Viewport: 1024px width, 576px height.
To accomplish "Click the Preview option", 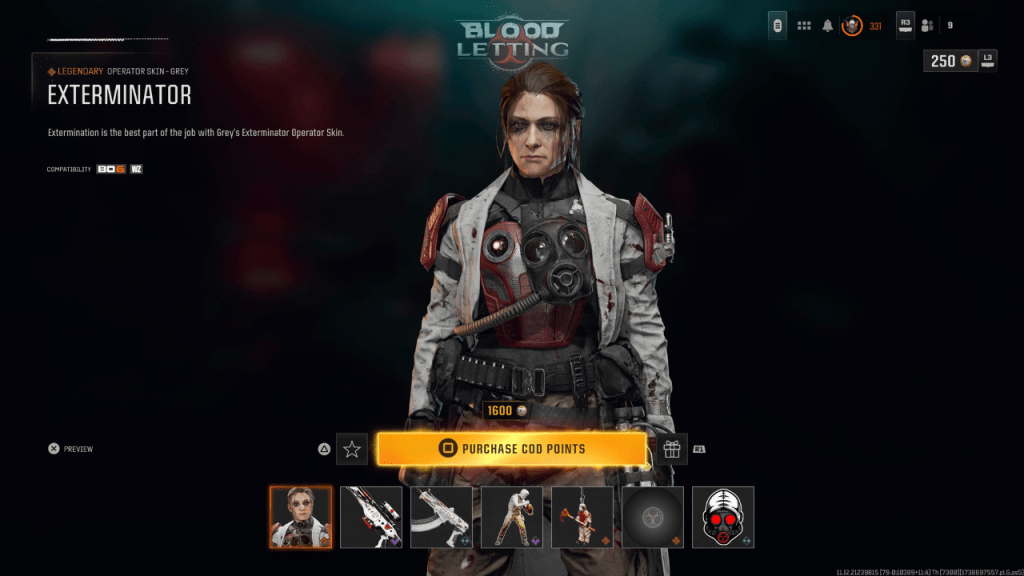I will (x=70, y=449).
